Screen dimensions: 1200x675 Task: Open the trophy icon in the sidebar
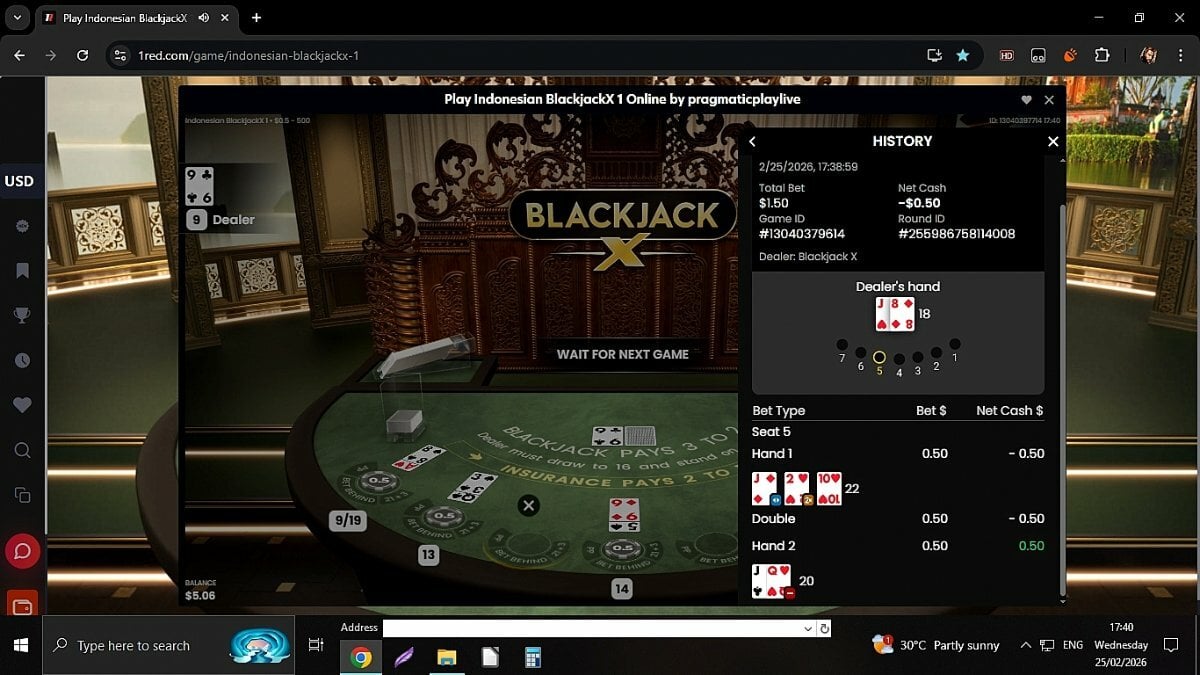(22, 315)
